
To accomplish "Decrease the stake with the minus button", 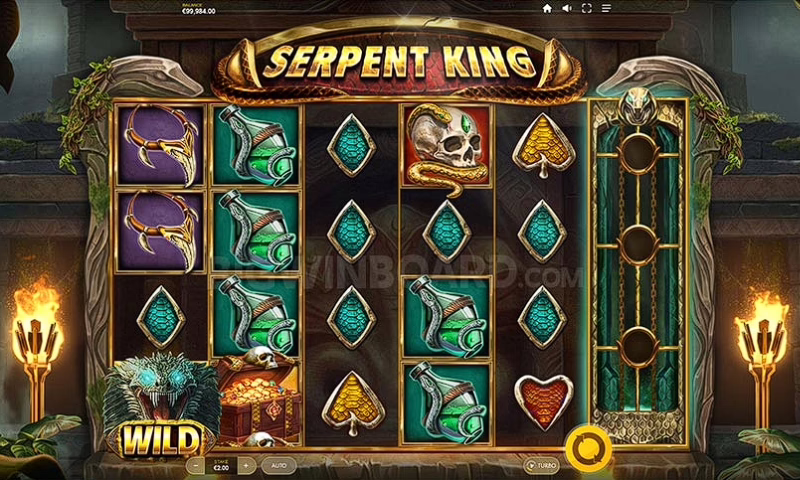I will 194,466.
